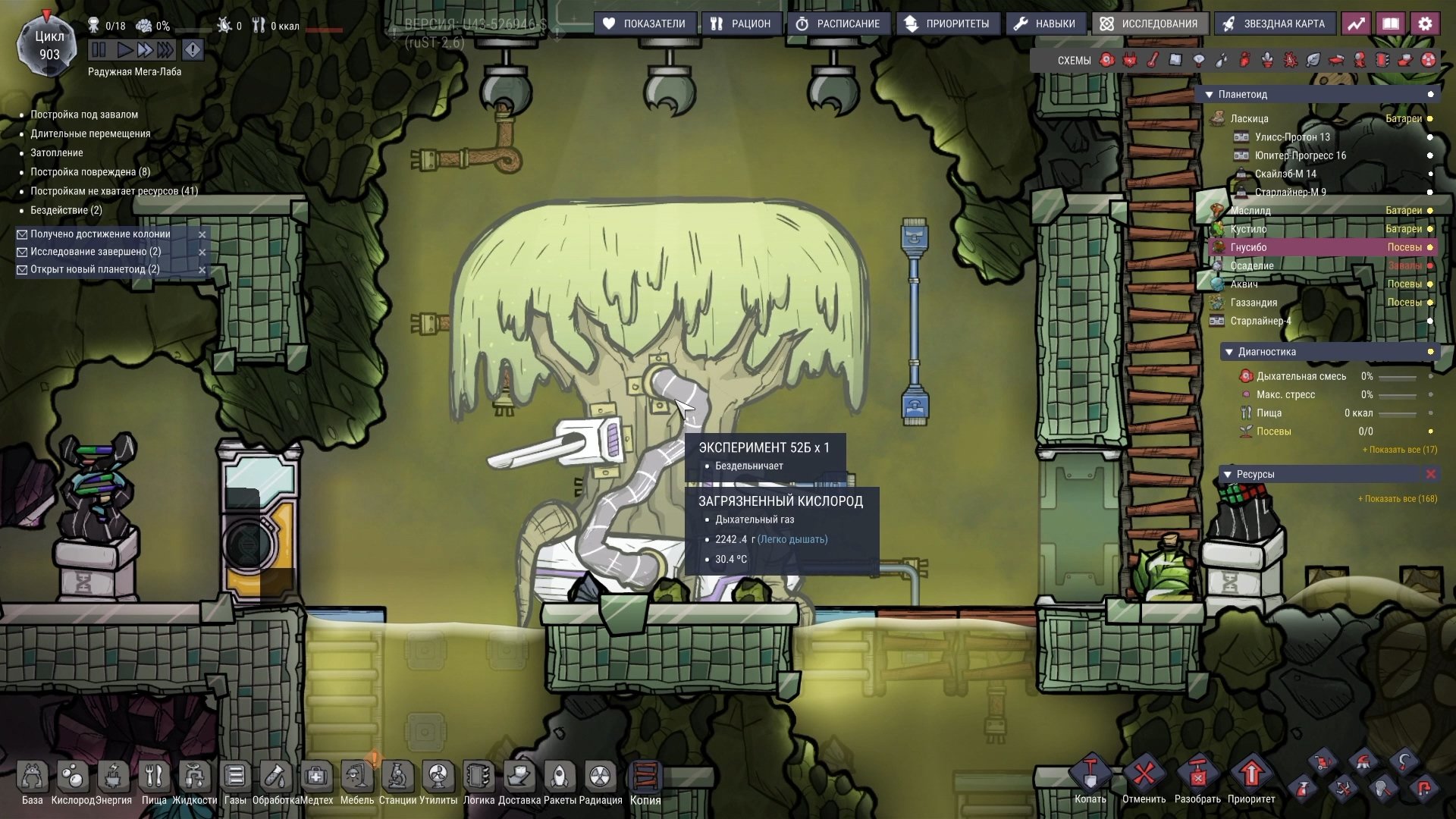Pause the game simulation
Image resolution: width=1456 pixels, height=819 pixels.
99,50
